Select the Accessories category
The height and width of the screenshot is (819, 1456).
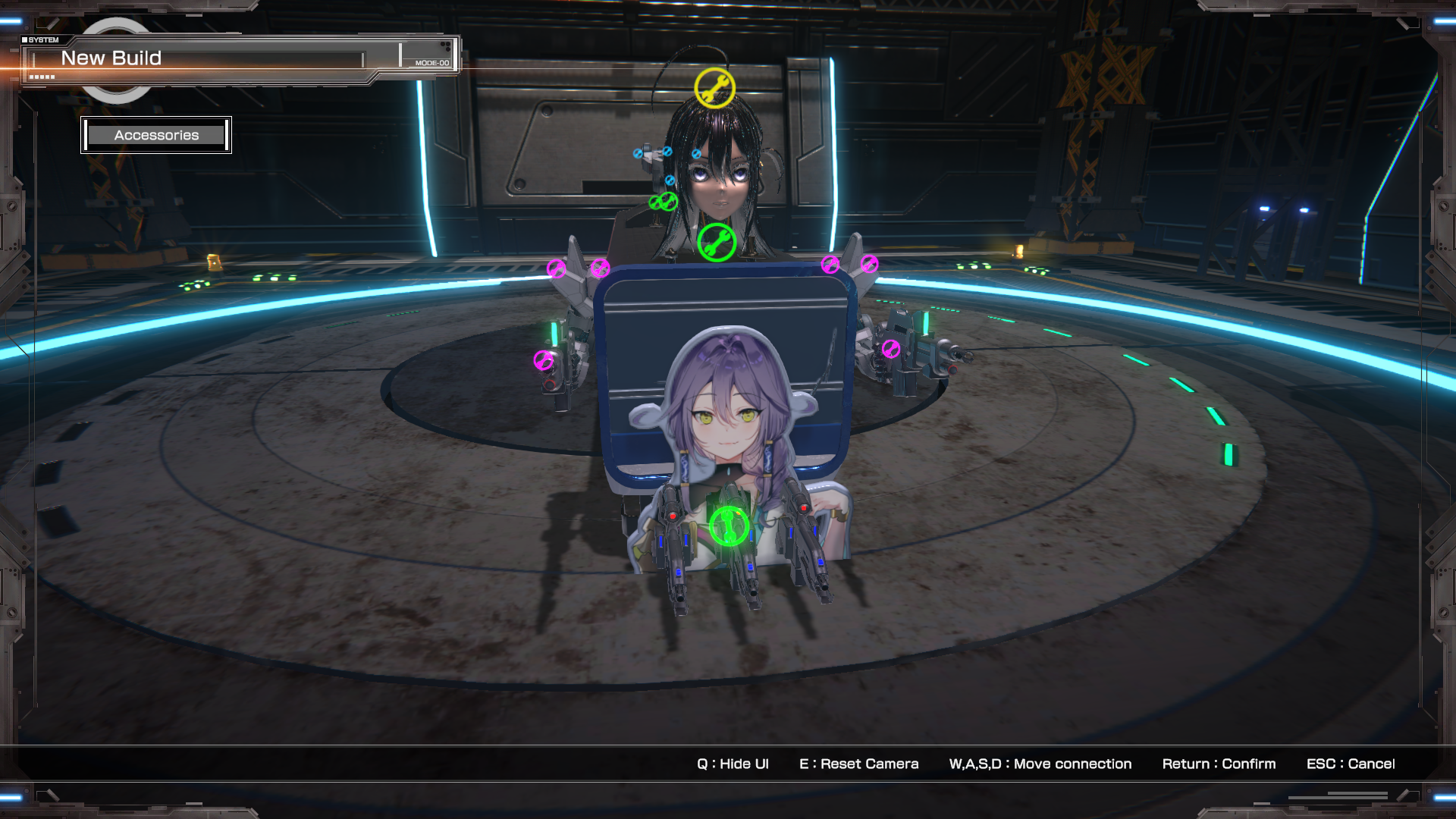(156, 135)
